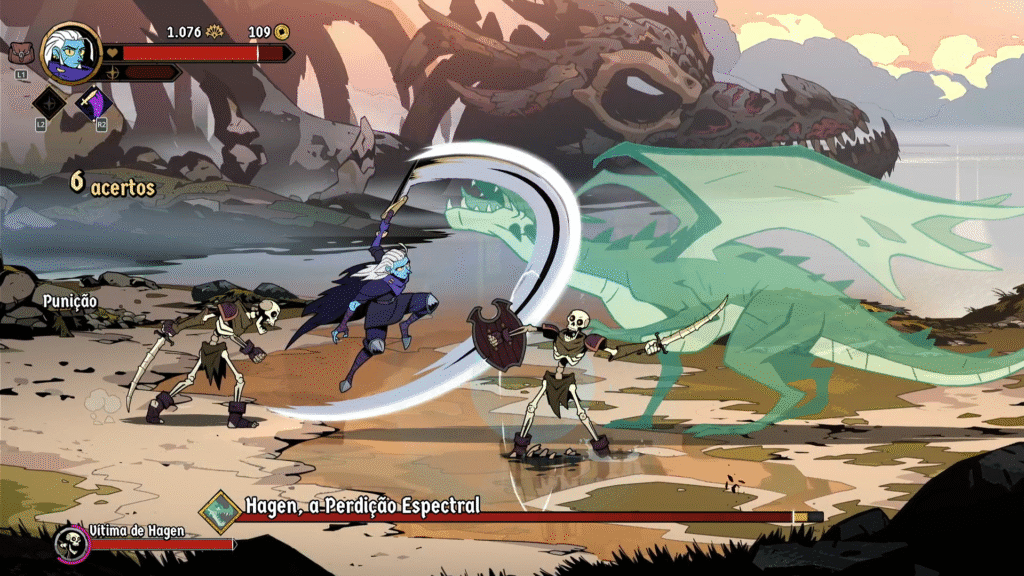
Task: Click the Hagen dragon boss emblem
Action: click(218, 510)
